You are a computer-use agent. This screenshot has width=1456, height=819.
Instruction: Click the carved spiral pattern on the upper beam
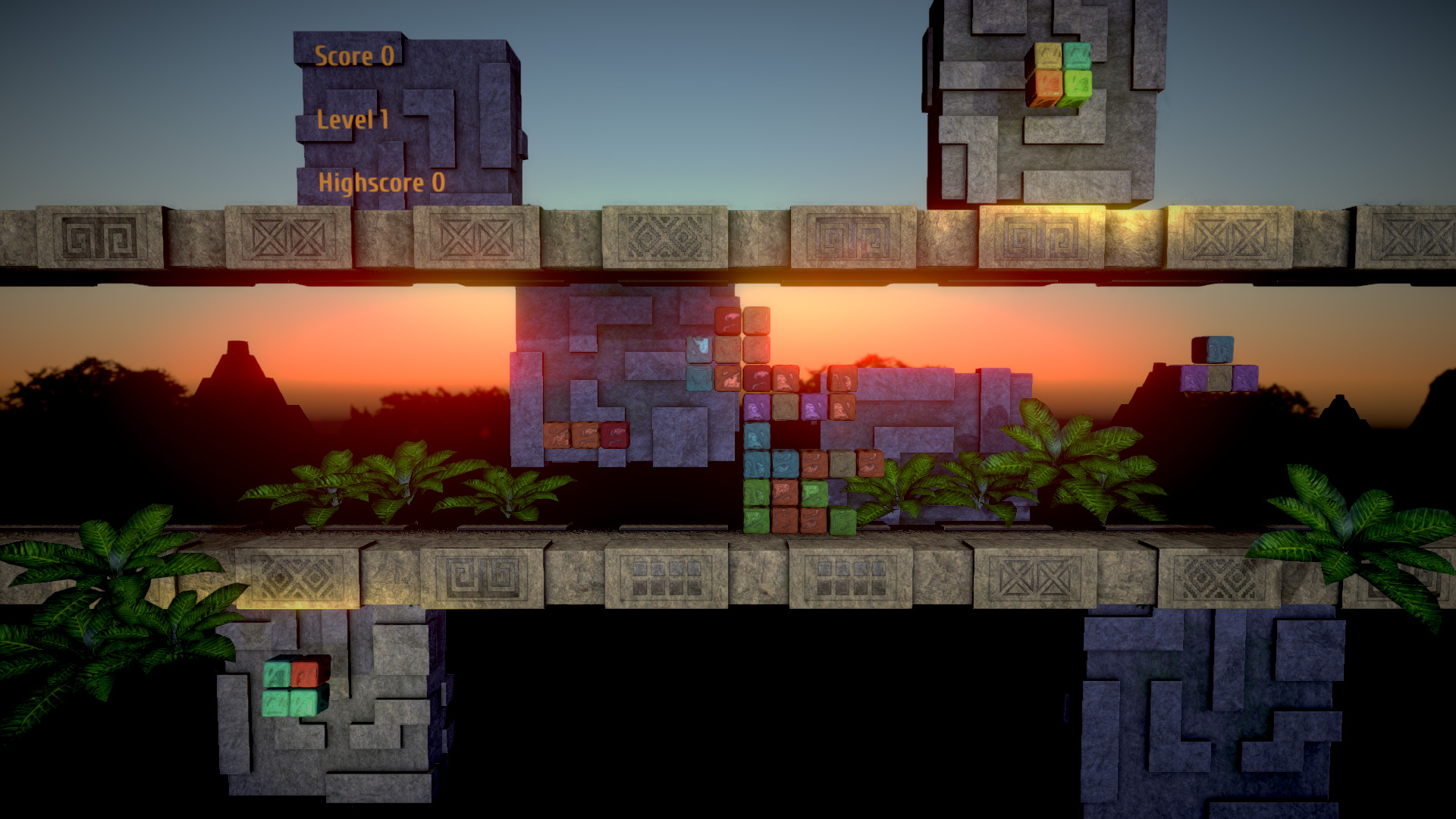pos(99,235)
